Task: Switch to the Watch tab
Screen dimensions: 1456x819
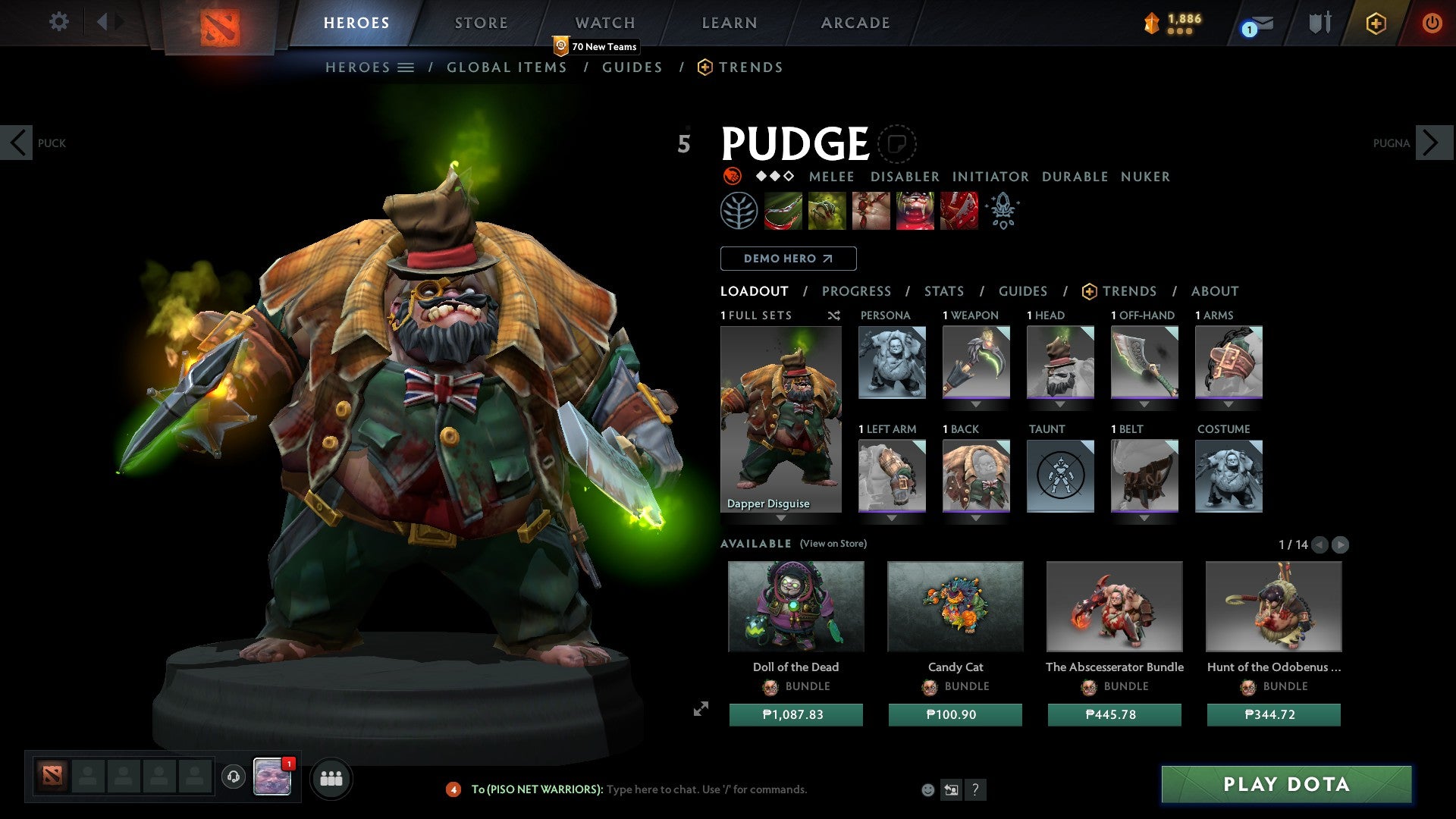Action: pyautogui.click(x=604, y=23)
